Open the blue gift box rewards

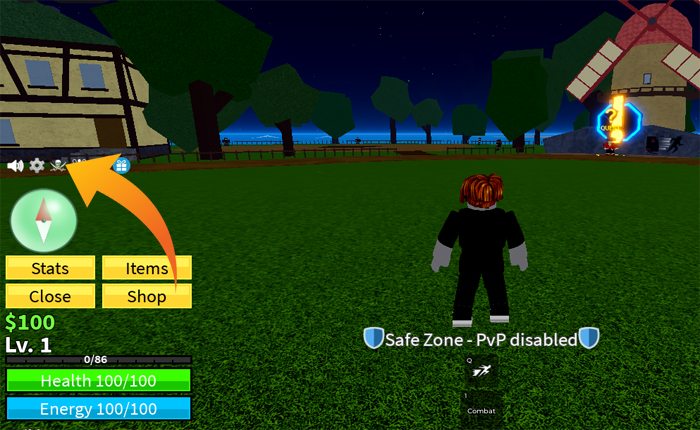coord(122,165)
